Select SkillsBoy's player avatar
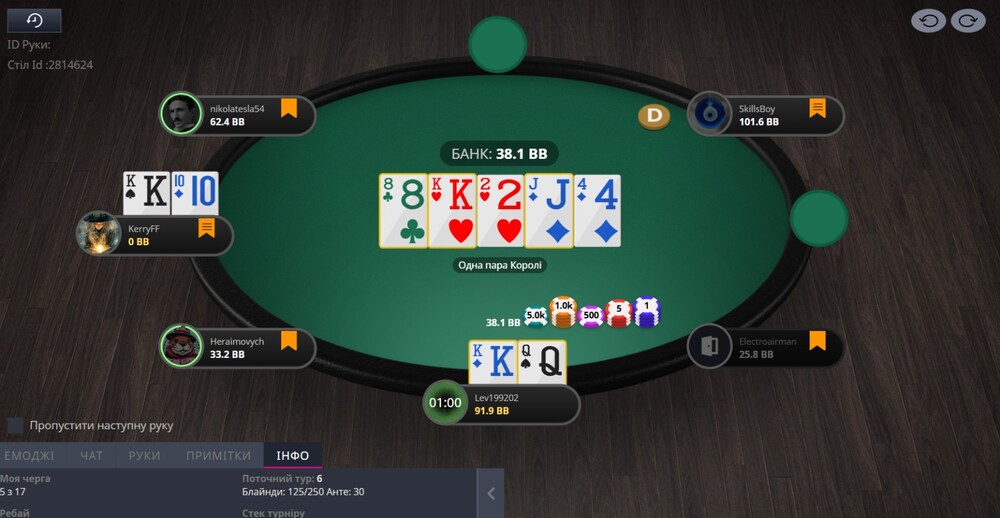This screenshot has width=1000, height=518. (708, 114)
